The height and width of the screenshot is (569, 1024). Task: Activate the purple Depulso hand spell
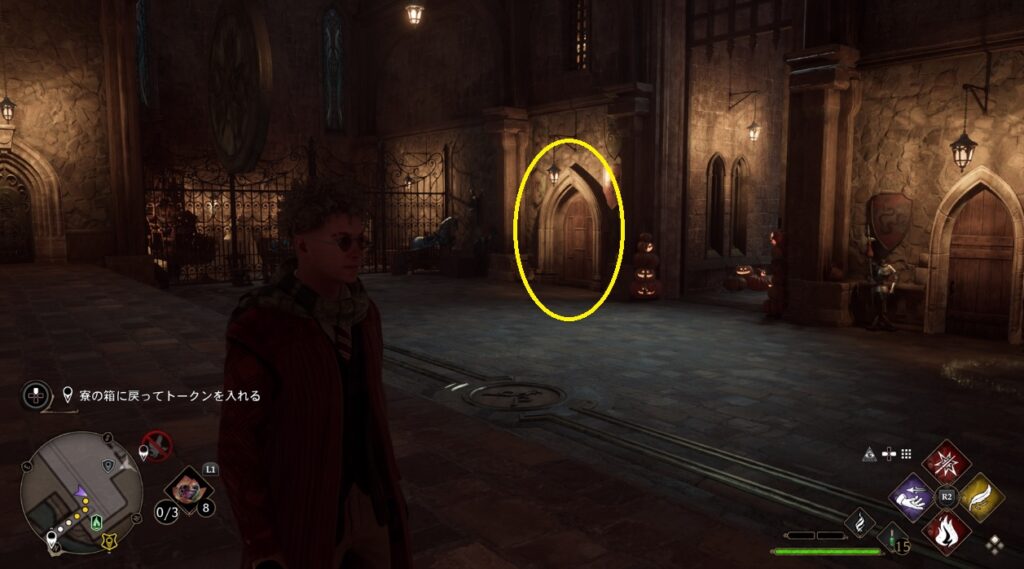click(911, 495)
